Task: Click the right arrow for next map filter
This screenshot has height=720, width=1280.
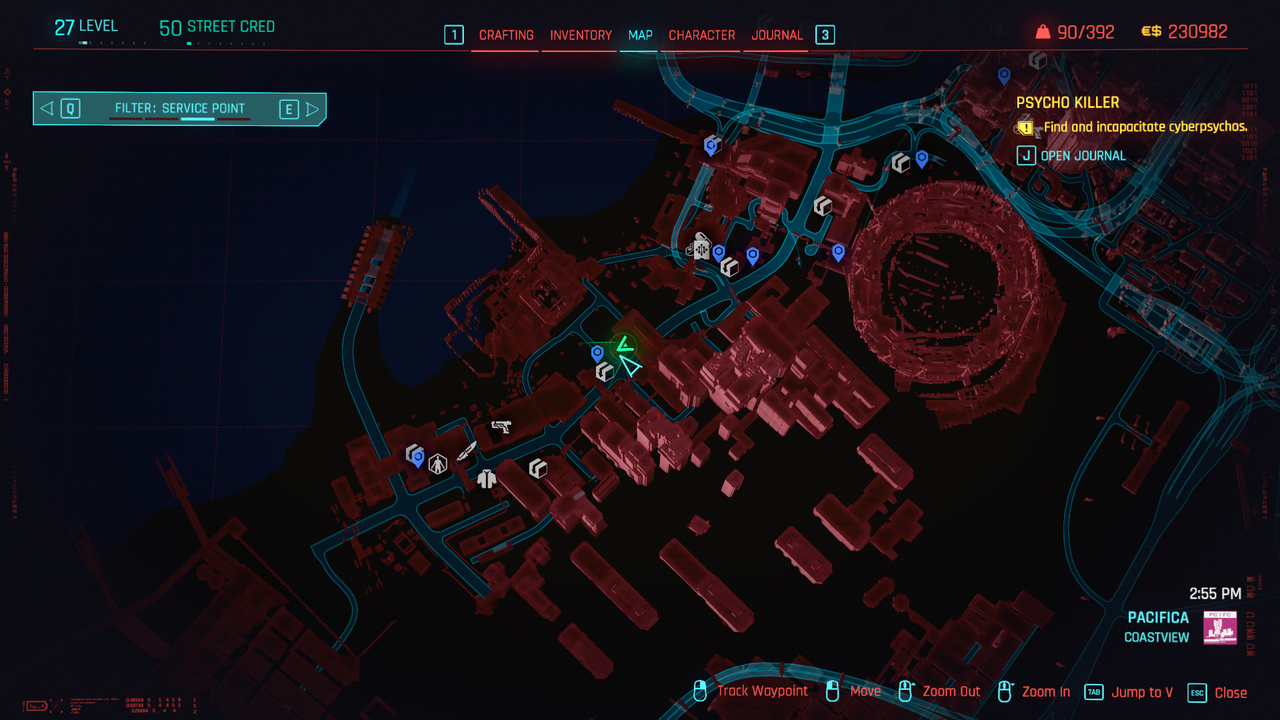Action: pos(313,109)
